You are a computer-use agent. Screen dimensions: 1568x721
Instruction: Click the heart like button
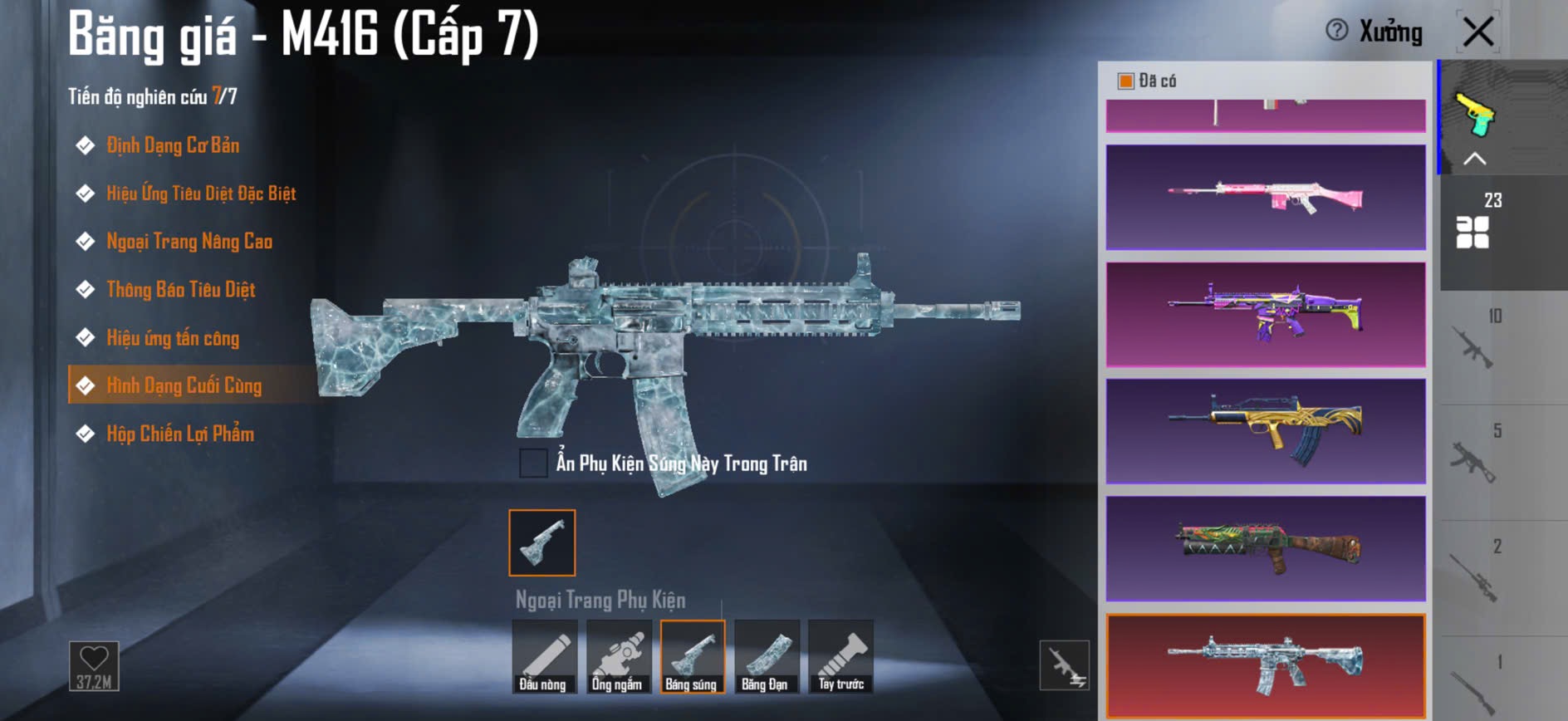[x=94, y=665]
